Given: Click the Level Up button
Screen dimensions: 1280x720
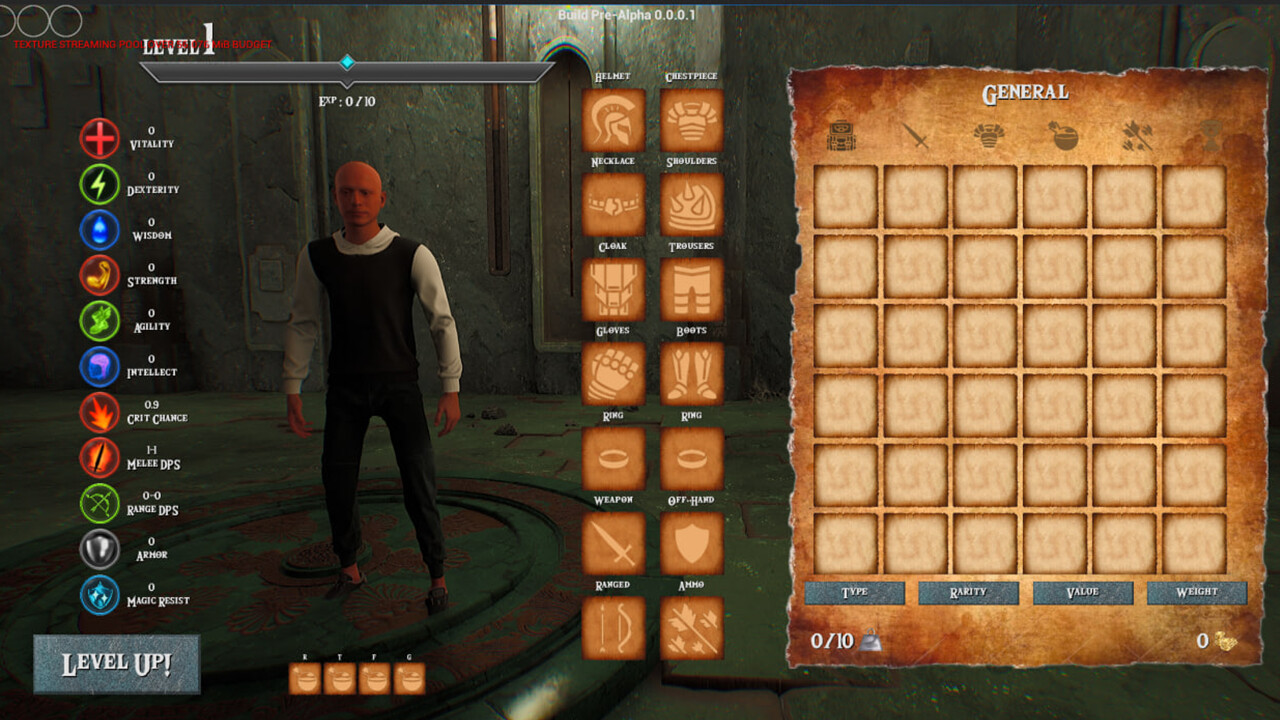Looking at the screenshot, I should point(116,663).
